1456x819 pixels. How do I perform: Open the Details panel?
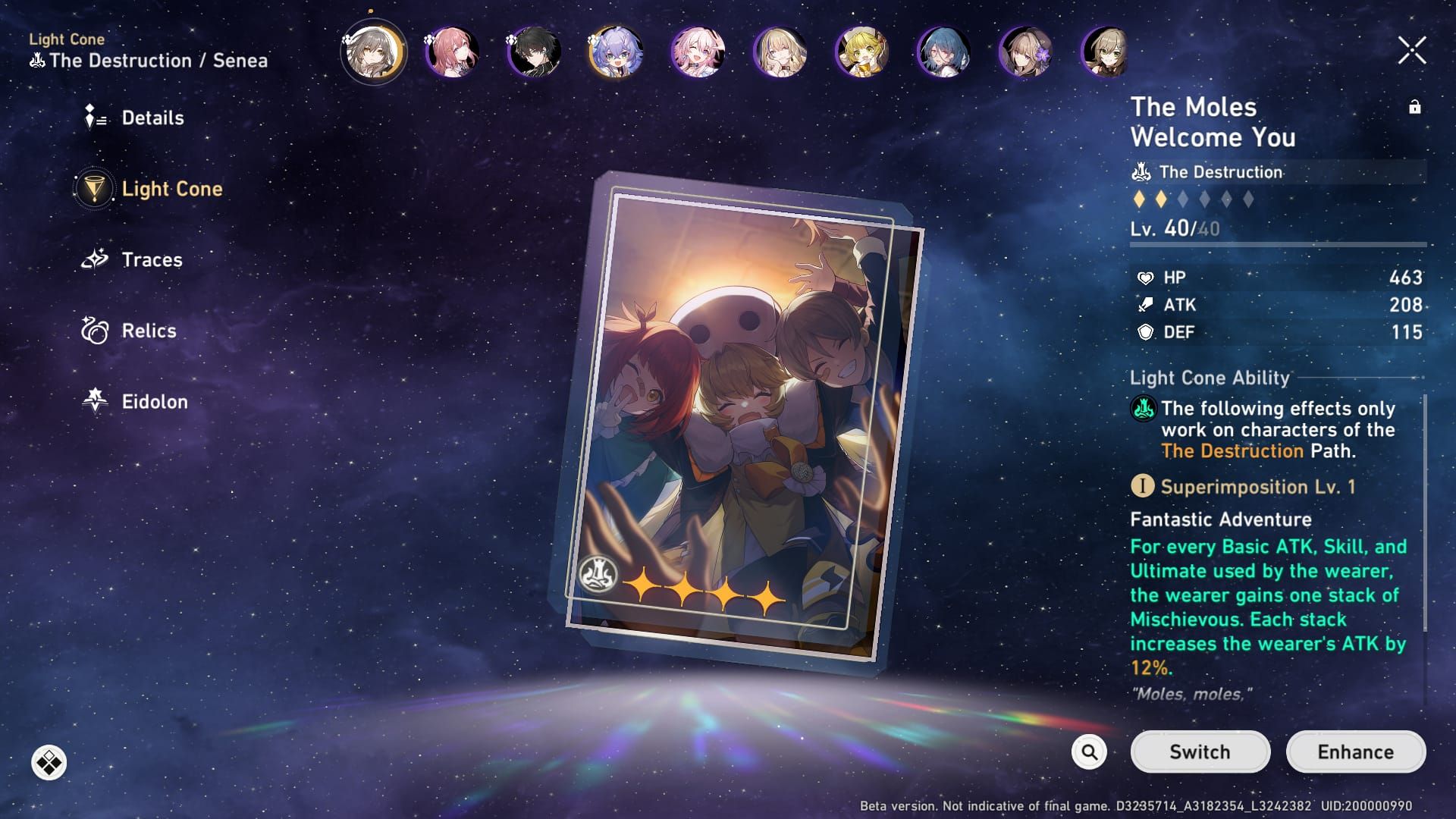(152, 118)
